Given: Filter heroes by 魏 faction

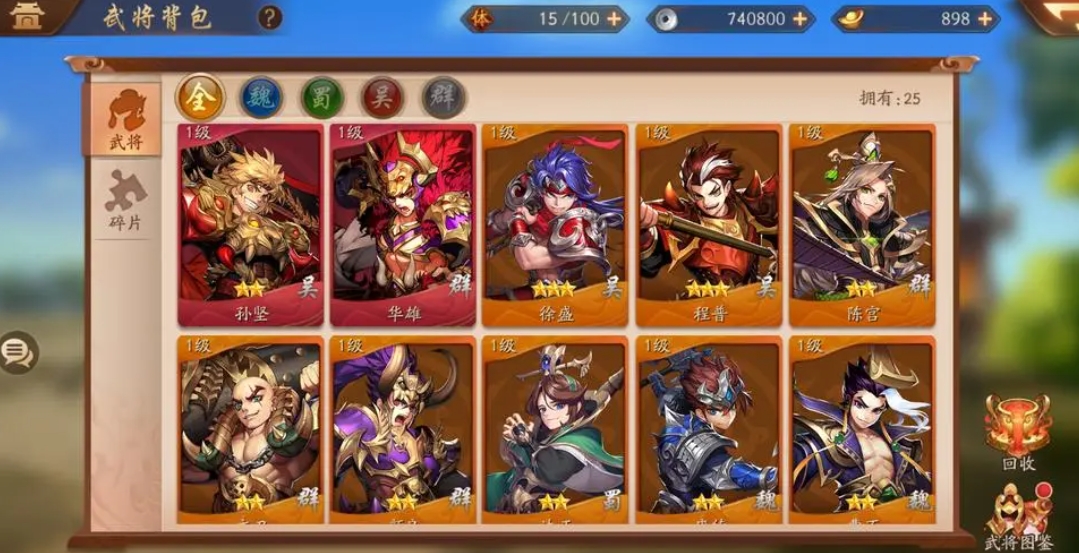Looking at the screenshot, I should coord(261,97).
